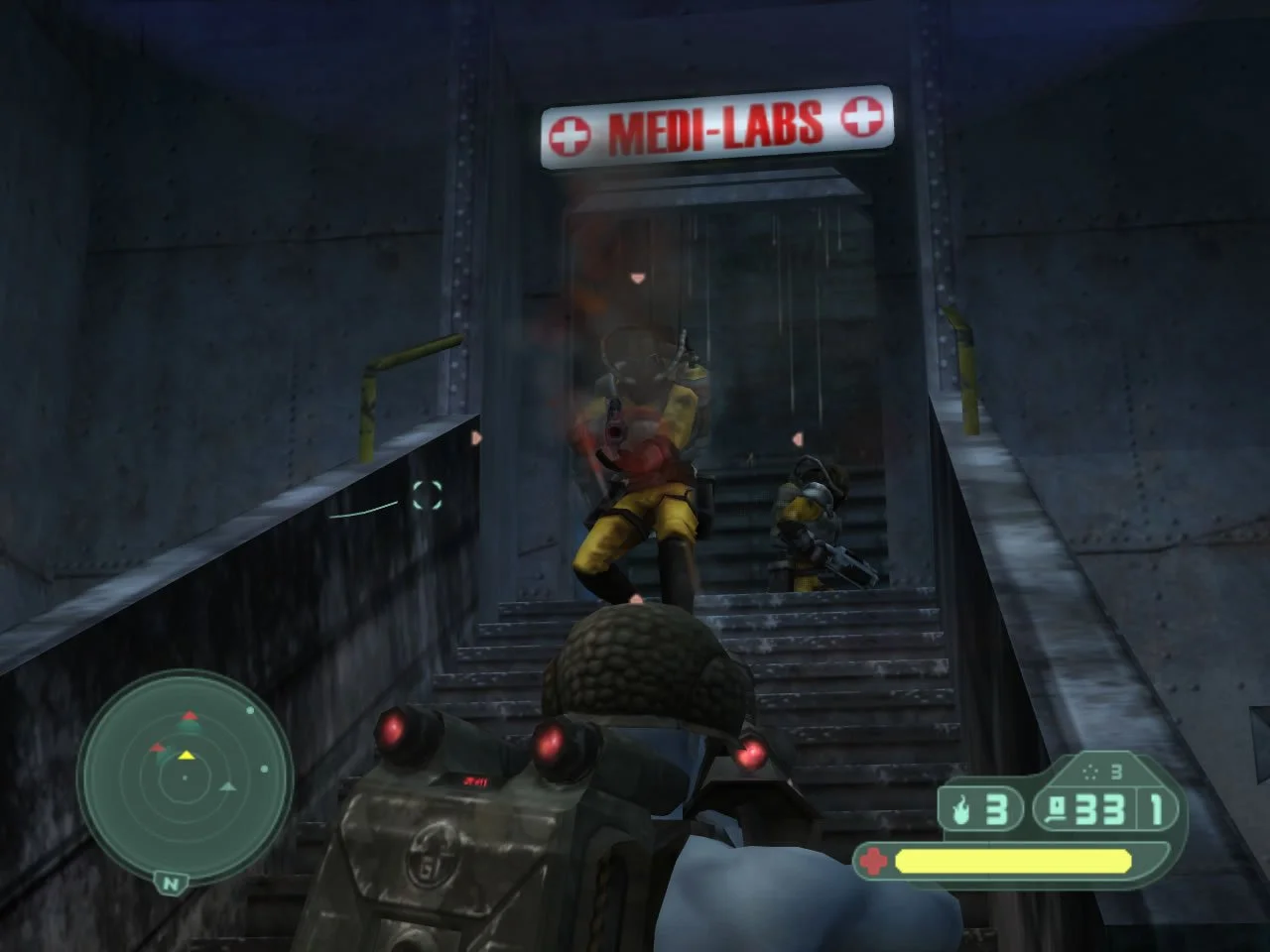The width and height of the screenshot is (1270, 952).
Task: Click the red health cross icon
Action: click(x=873, y=861)
